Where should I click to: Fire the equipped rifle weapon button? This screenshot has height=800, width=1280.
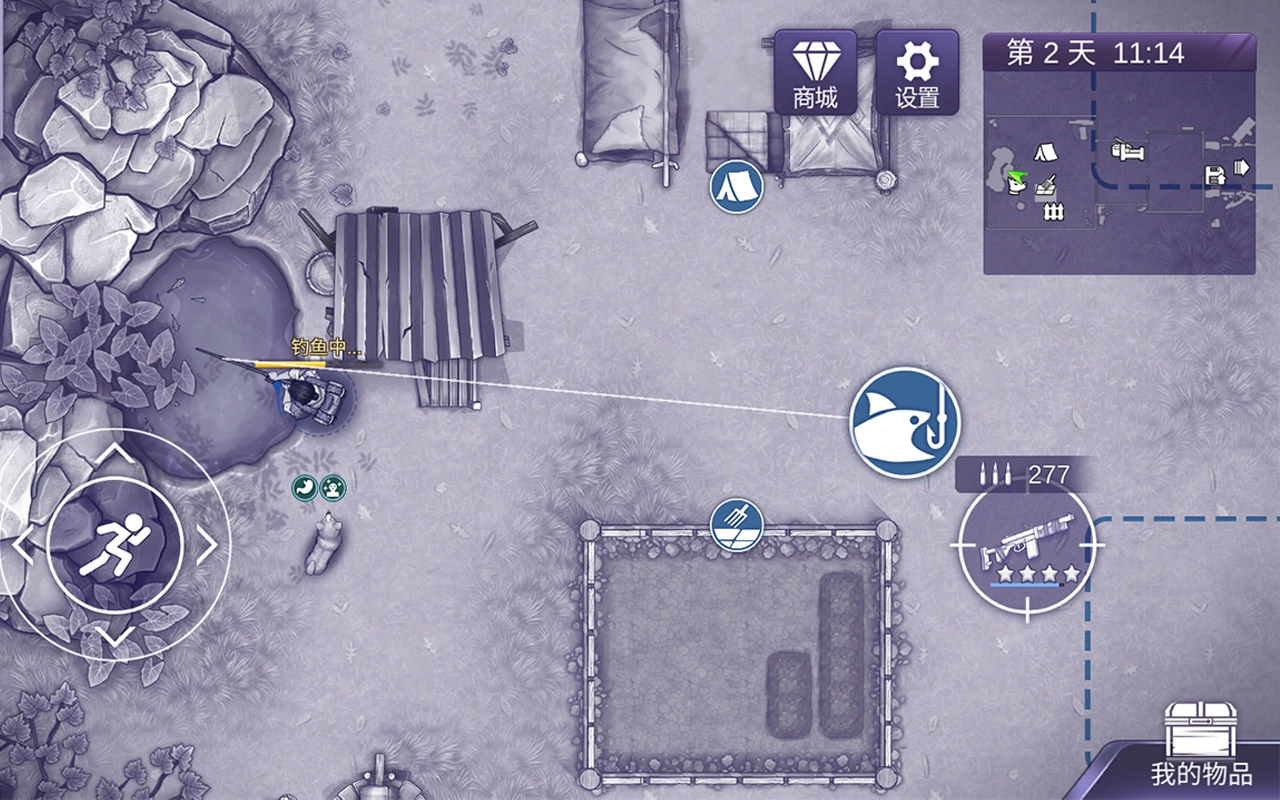point(1026,546)
